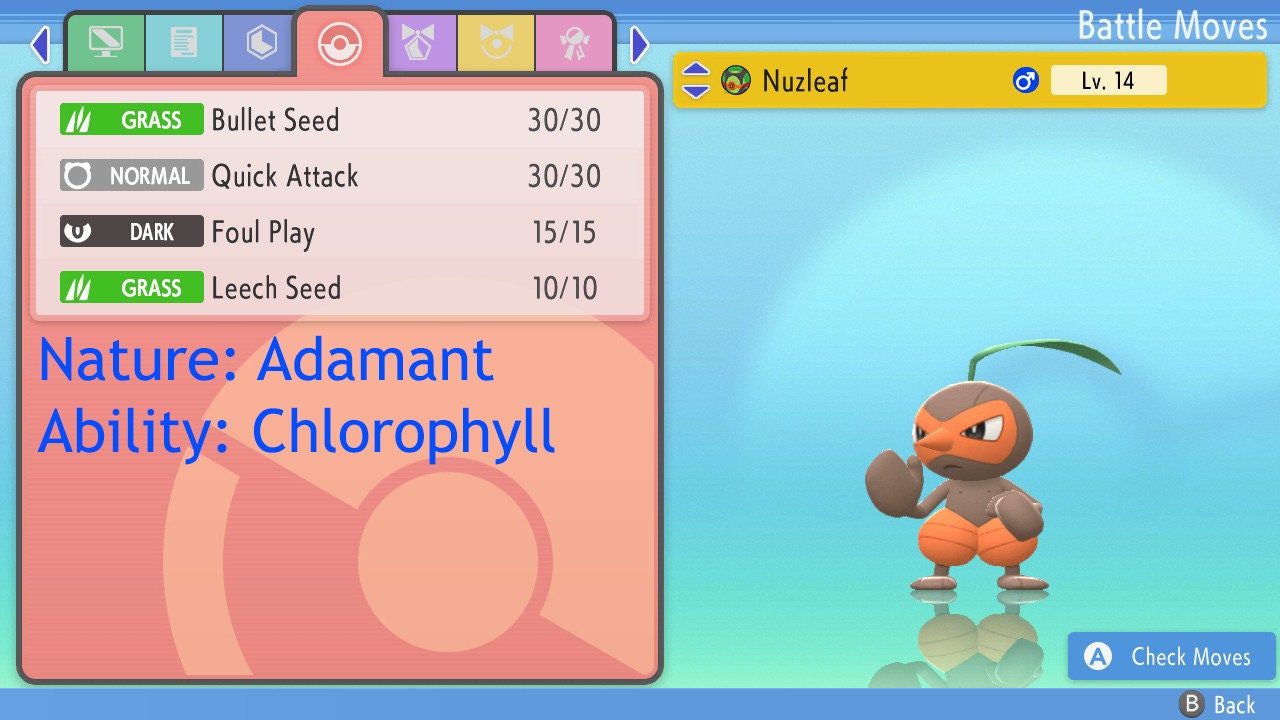Select the Condition tab's clown-face icon

(497, 42)
